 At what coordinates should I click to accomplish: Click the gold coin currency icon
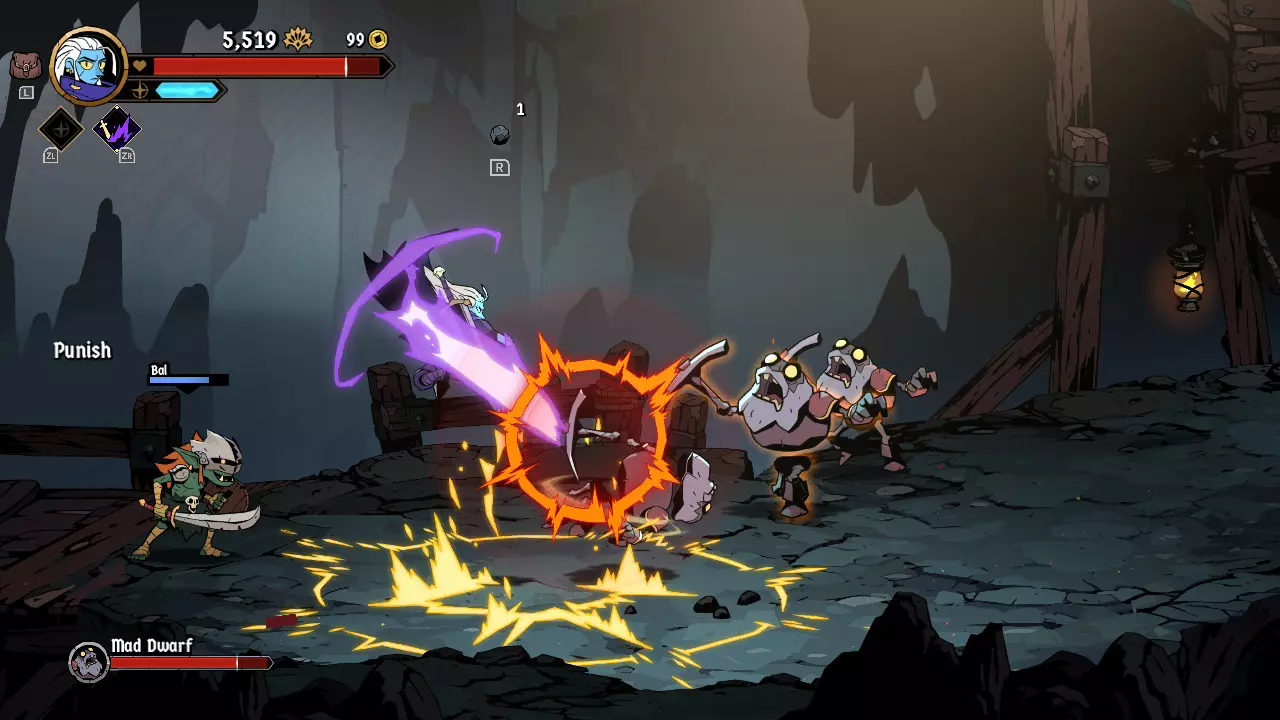pos(377,40)
